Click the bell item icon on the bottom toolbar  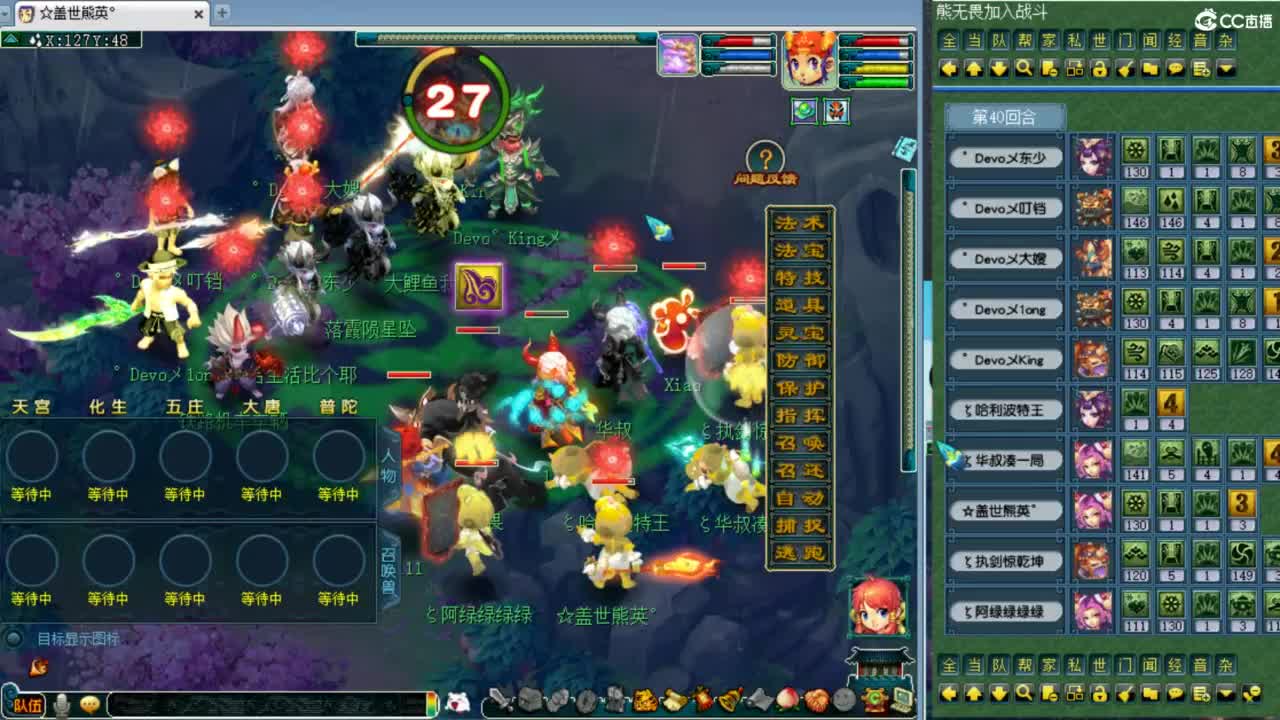point(732,698)
